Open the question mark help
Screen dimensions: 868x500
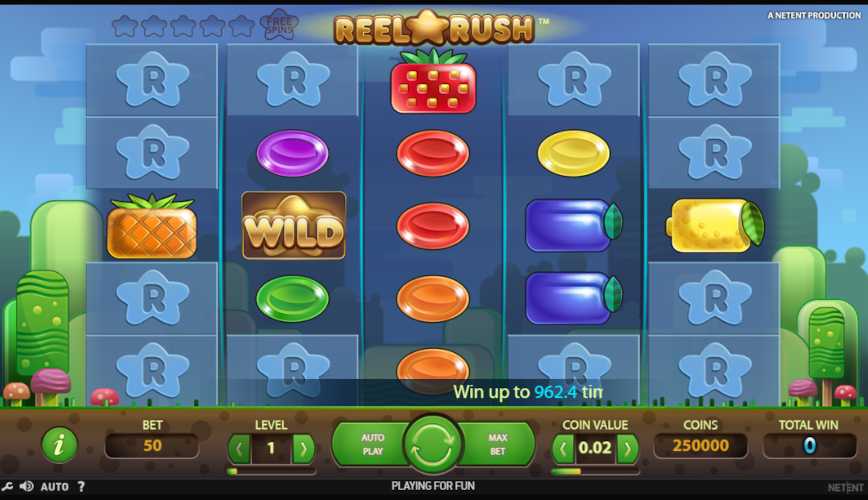81,487
